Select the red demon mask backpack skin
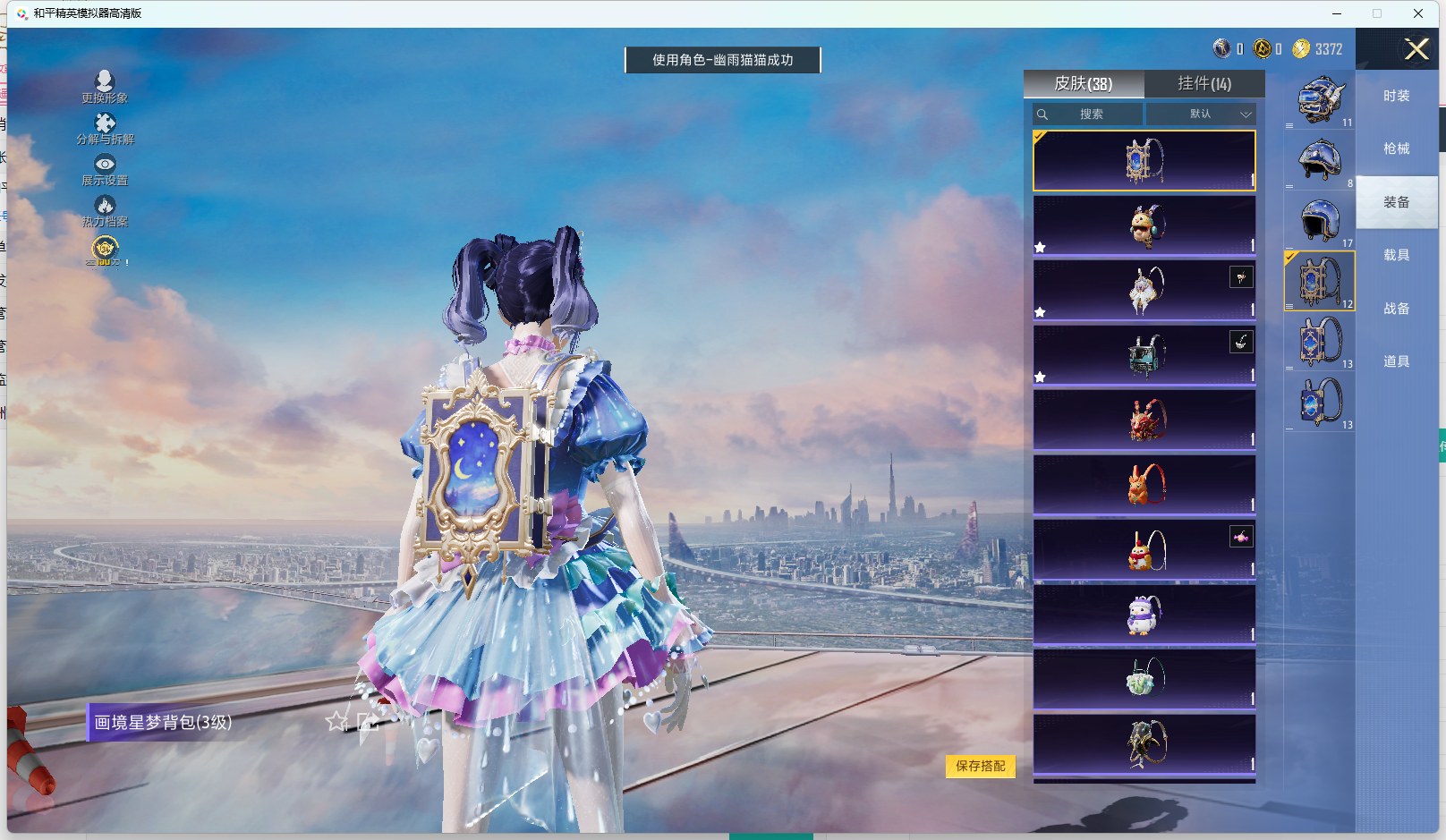This screenshot has width=1446, height=840. [x=1144, y=420]
